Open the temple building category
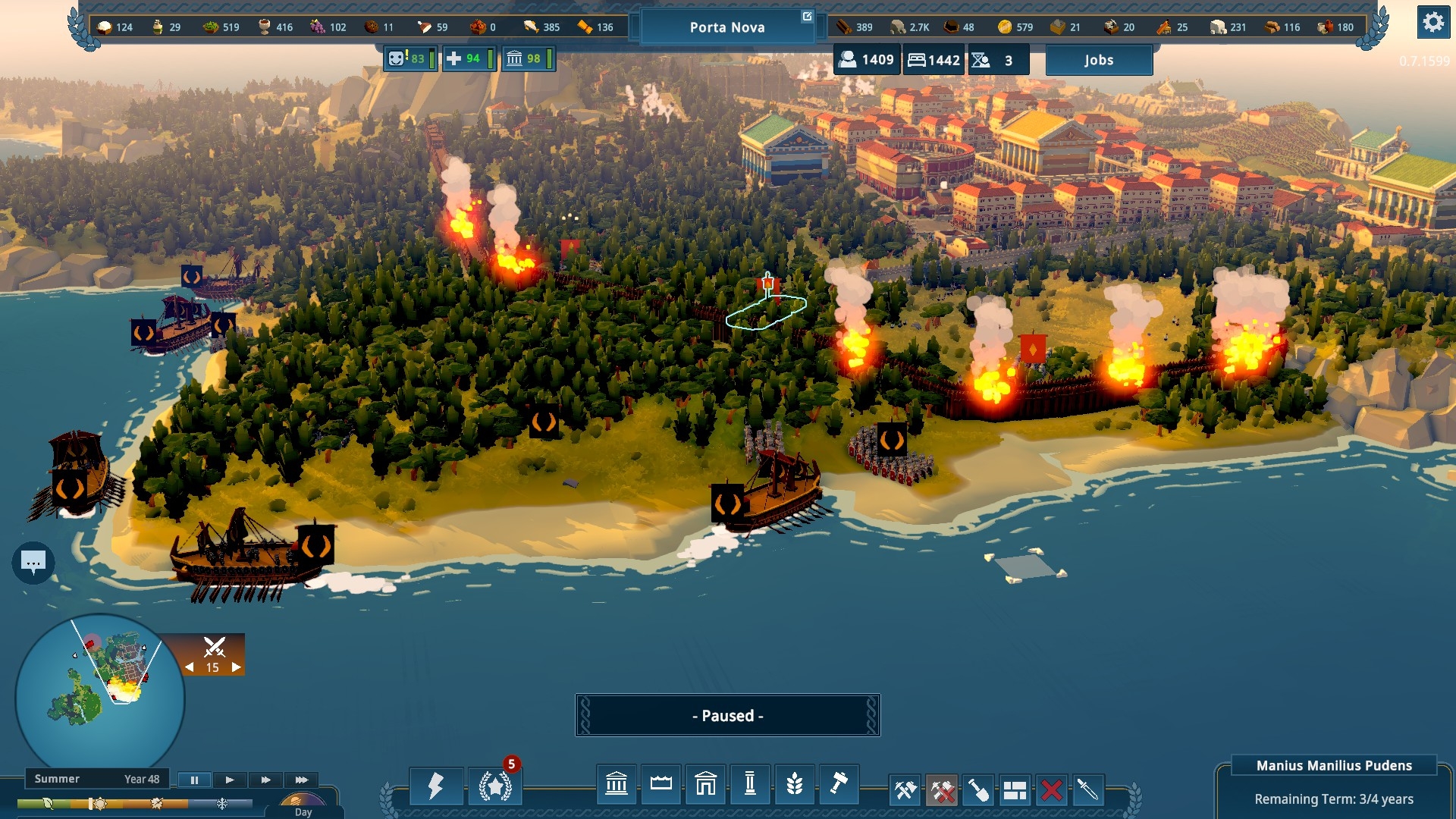Viewport: 1456px width, 819px height. [705, 784]
